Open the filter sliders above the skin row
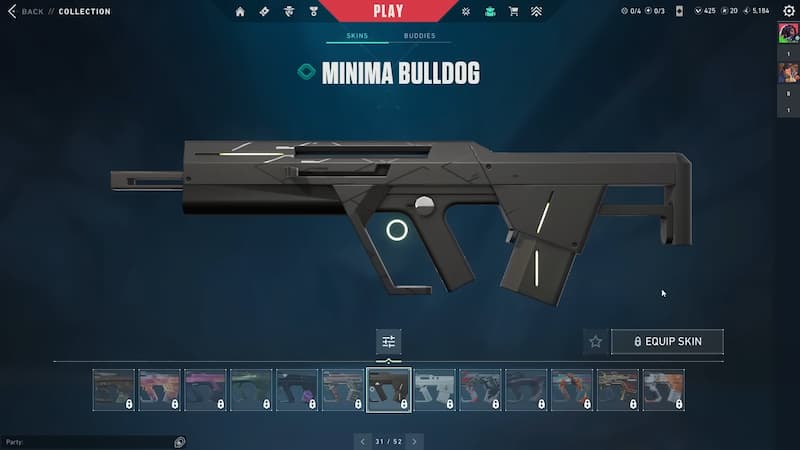 point(389,341)
